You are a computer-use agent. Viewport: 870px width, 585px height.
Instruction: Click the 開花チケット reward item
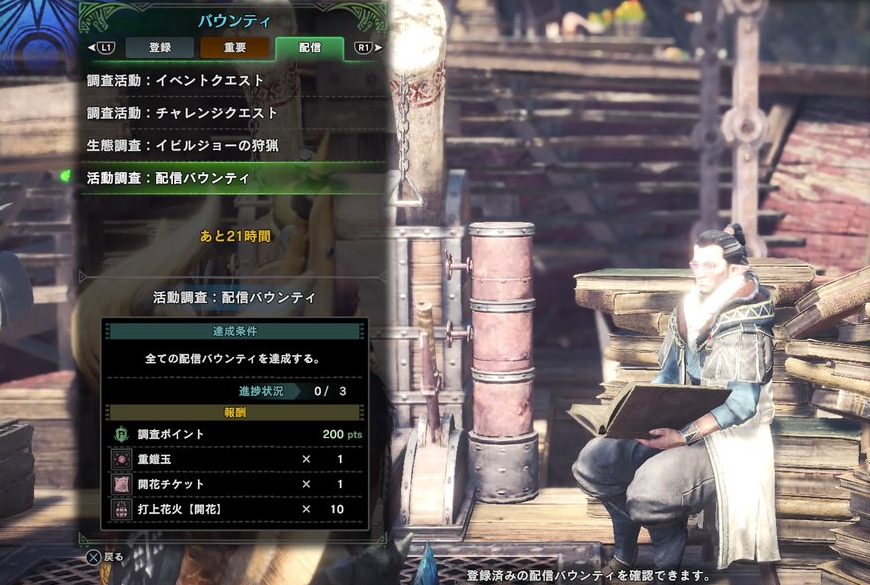tap(235, 484)
